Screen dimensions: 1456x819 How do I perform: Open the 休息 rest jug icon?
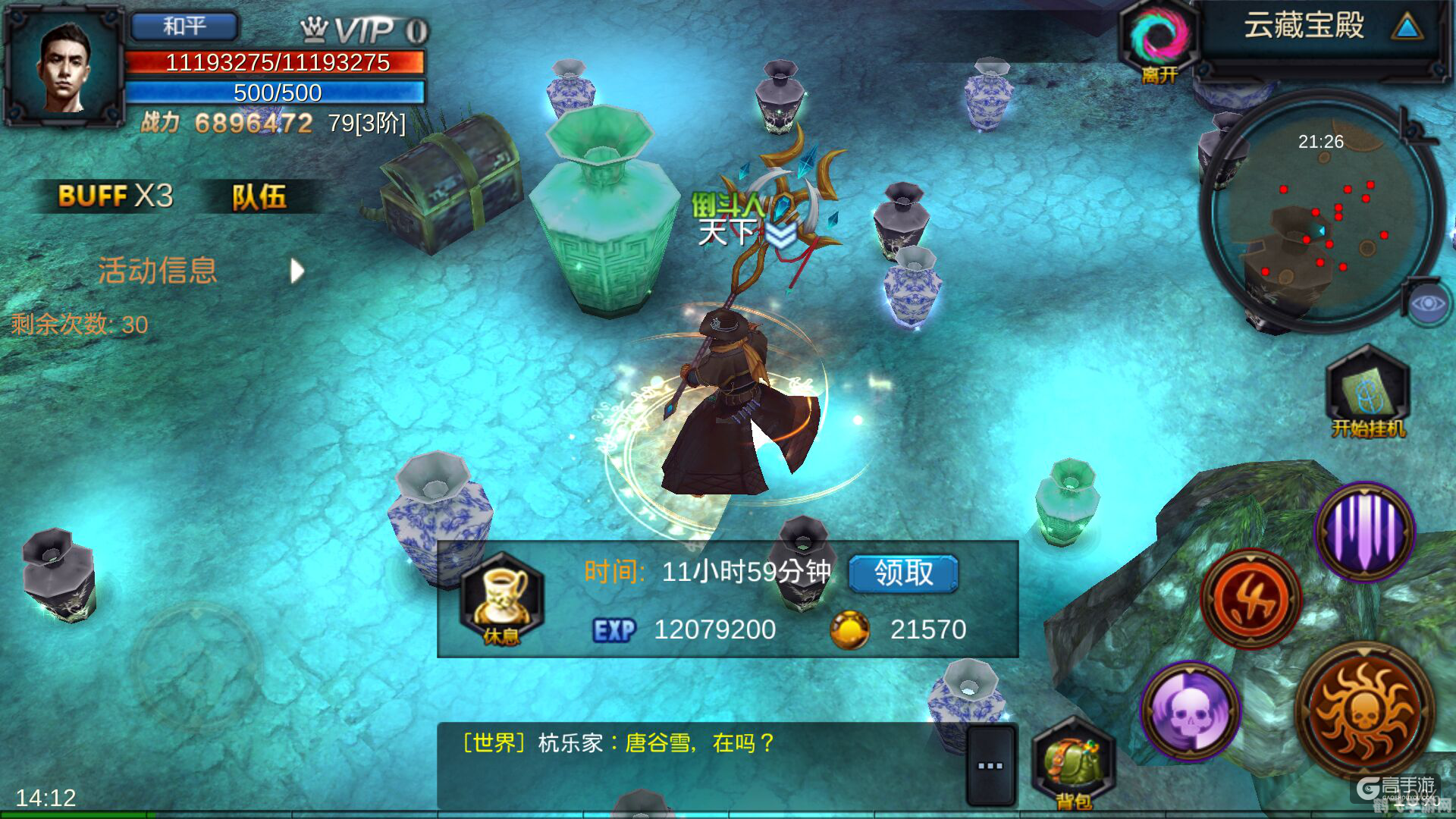click(501, 599)
